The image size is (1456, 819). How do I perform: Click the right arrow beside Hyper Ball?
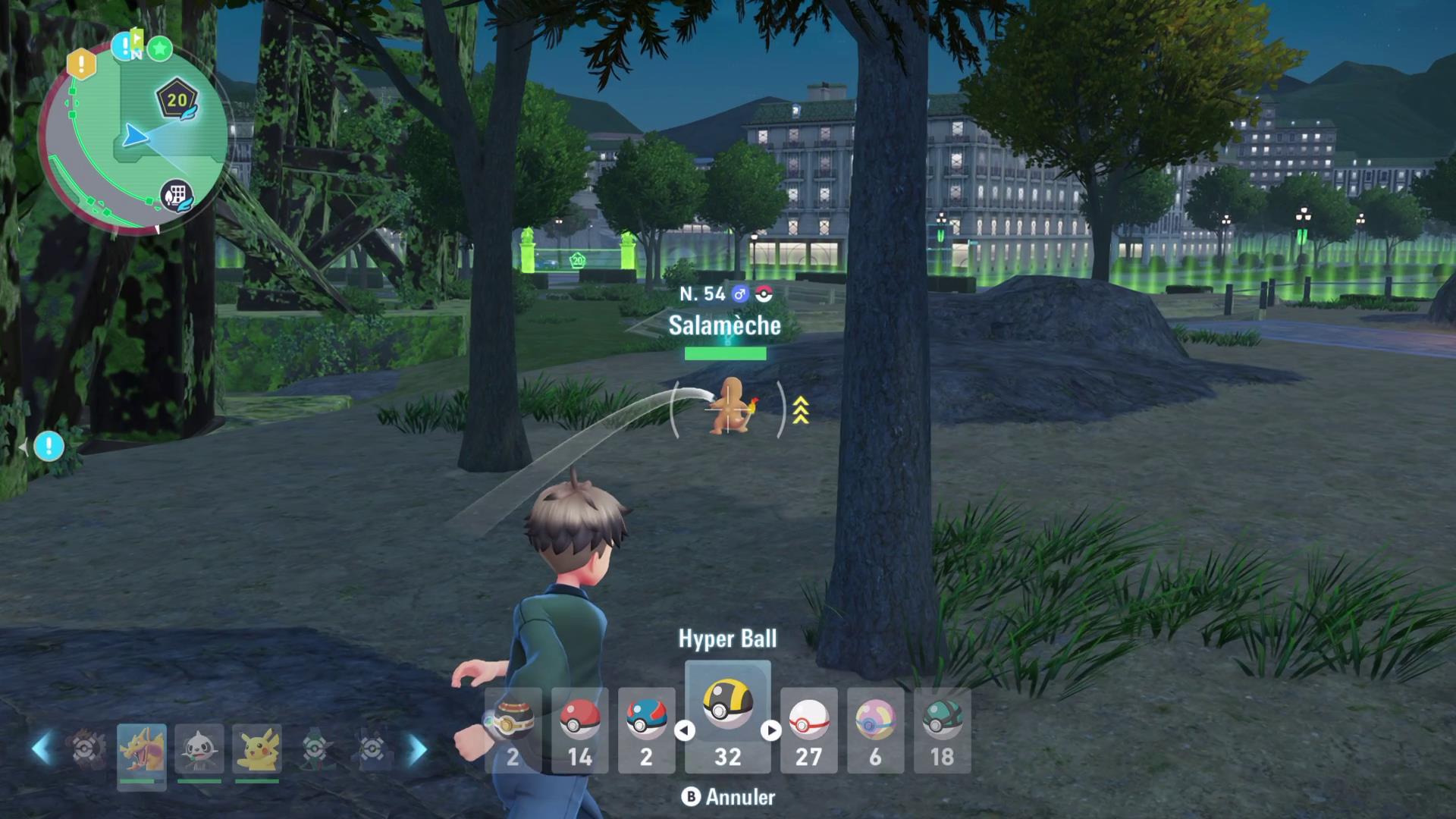click(771, 730)
